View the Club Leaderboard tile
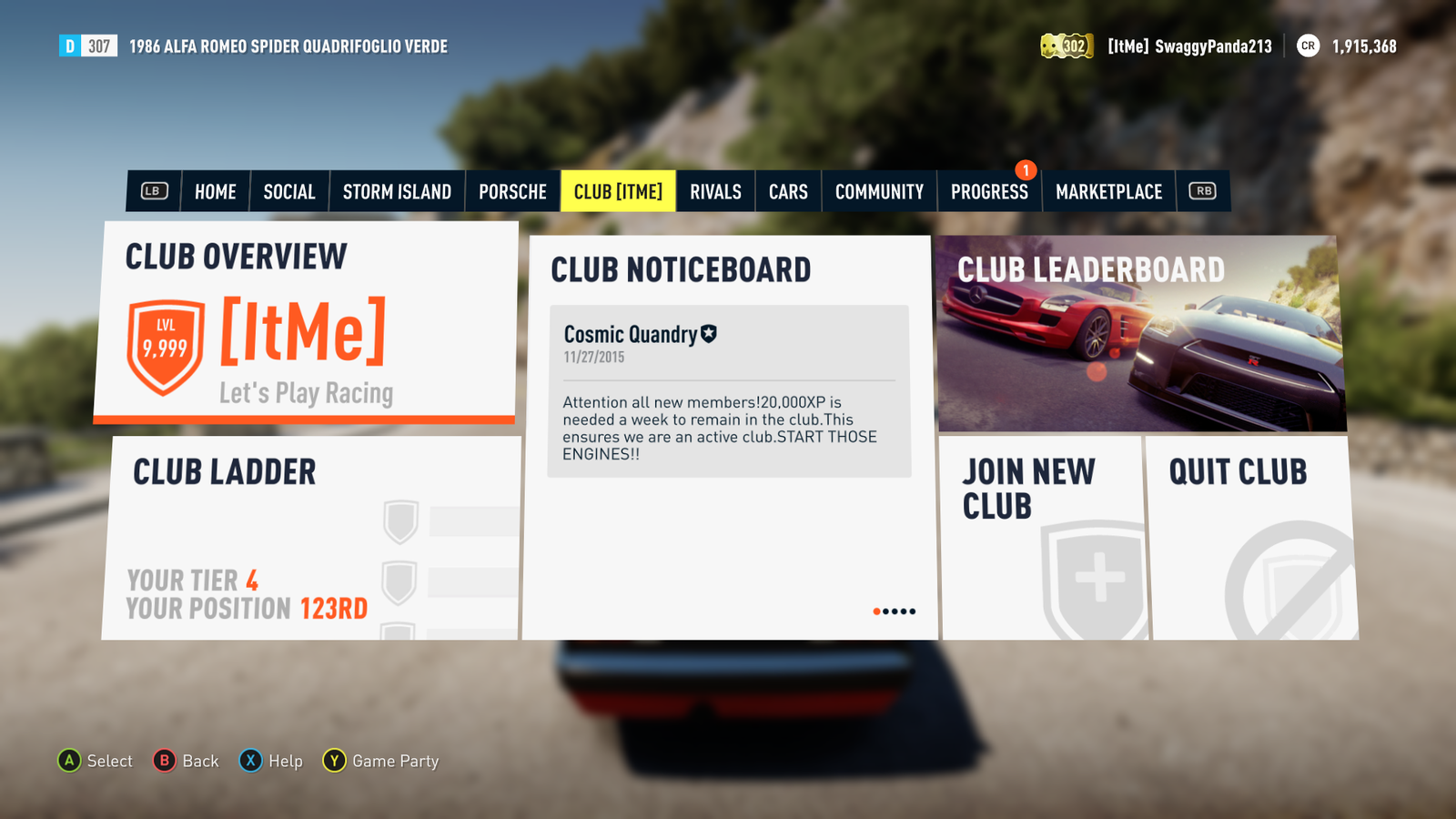 coord(1140,334)
